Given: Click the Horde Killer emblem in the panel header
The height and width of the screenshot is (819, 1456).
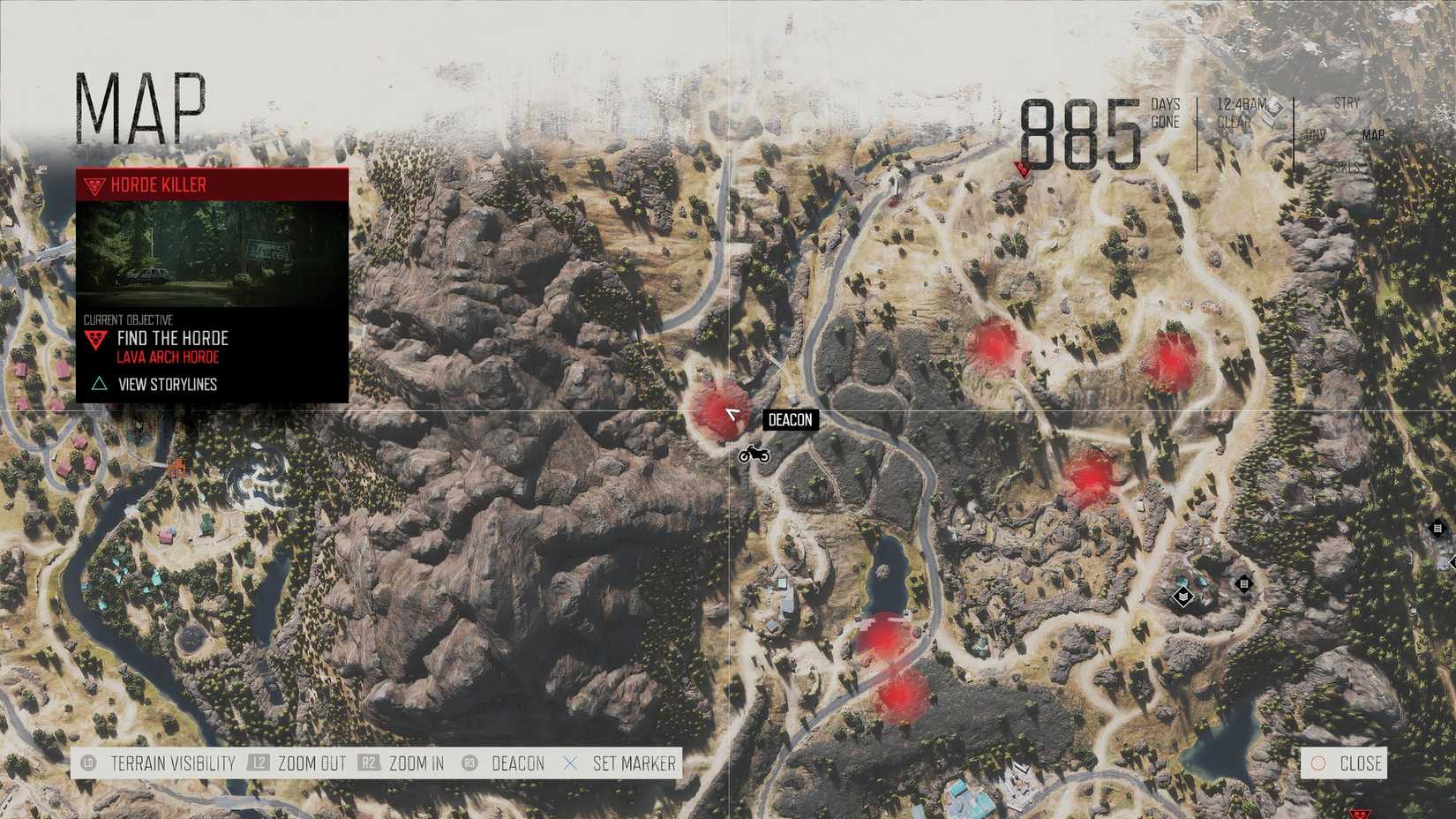Looking at the screenshot, I should click(93, 185).
